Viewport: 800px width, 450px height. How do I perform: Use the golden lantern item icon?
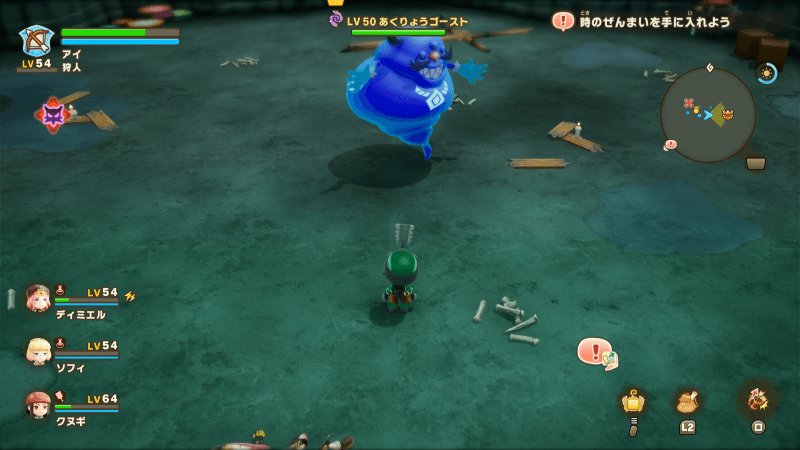632,402
